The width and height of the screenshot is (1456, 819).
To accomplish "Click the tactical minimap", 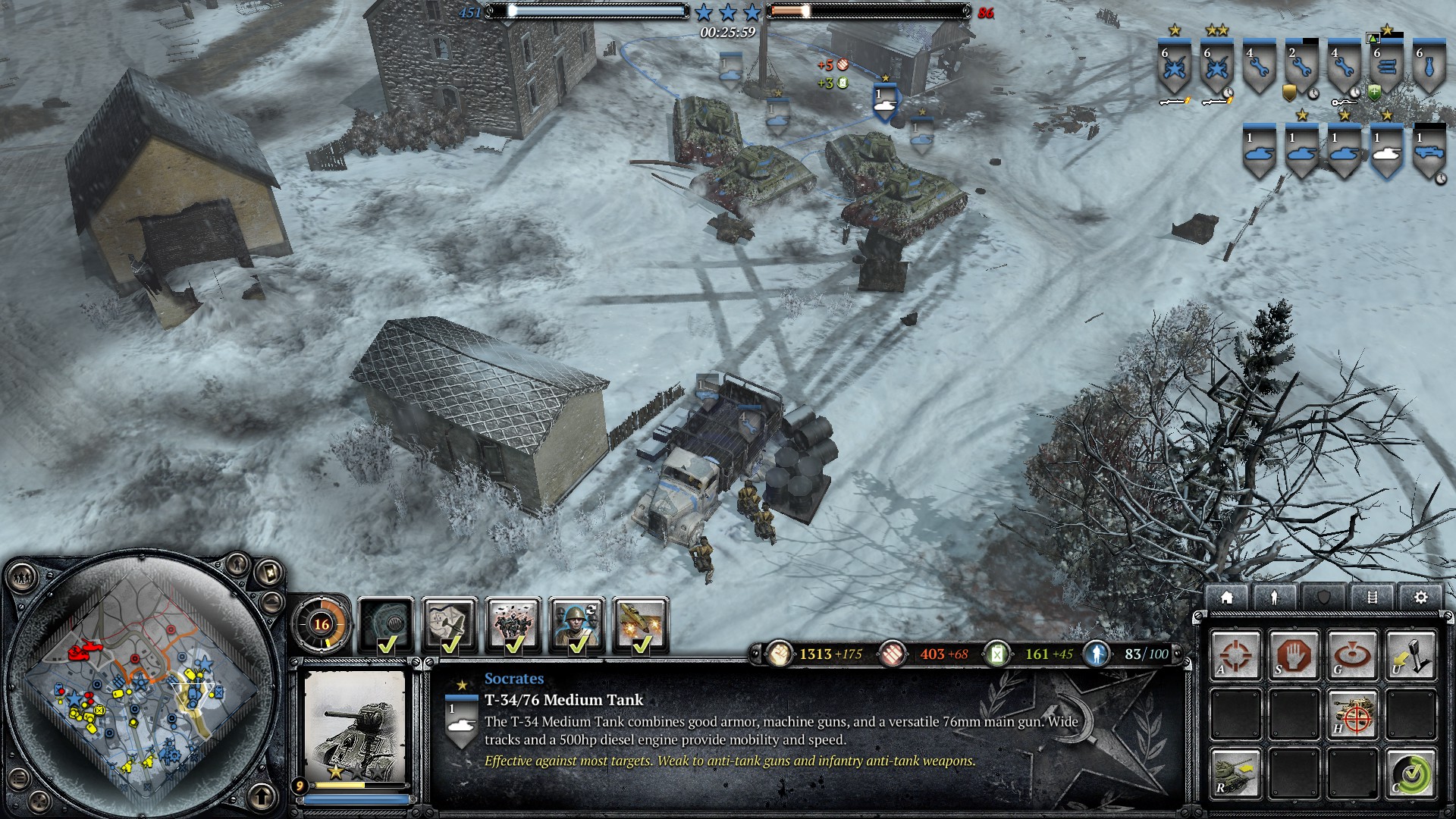I will click(140, 686).
